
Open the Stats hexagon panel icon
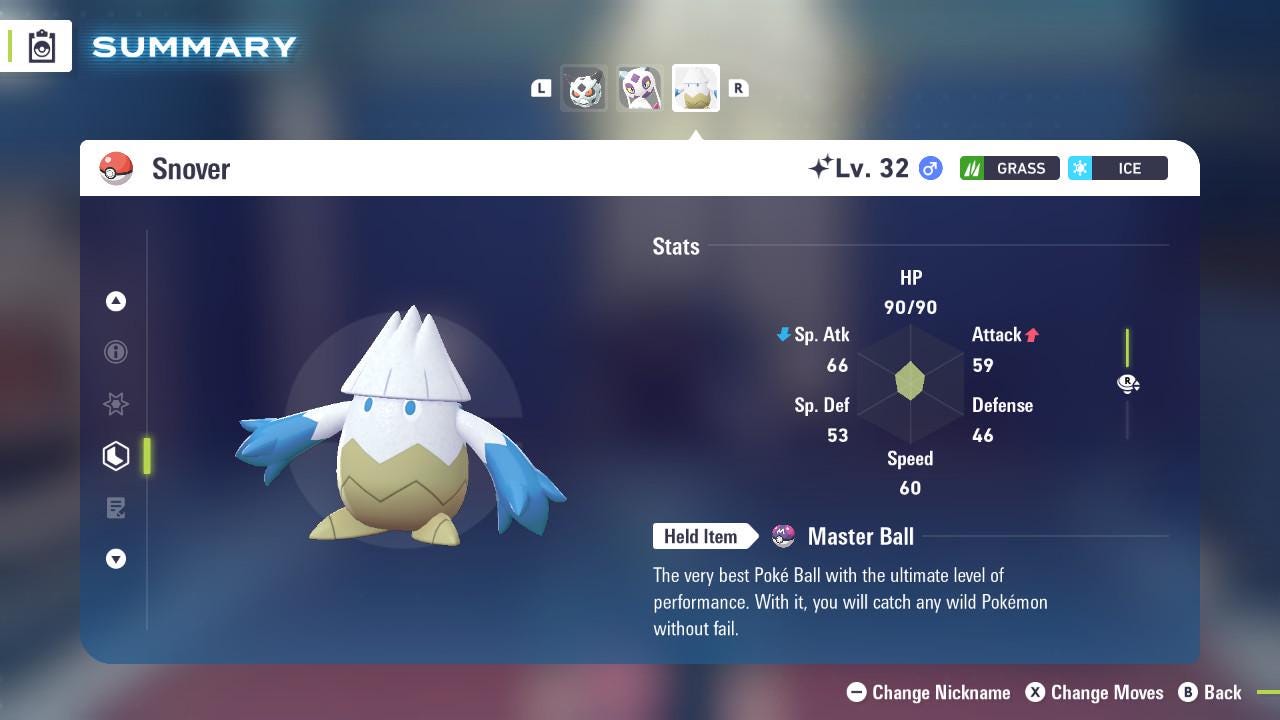115,456
